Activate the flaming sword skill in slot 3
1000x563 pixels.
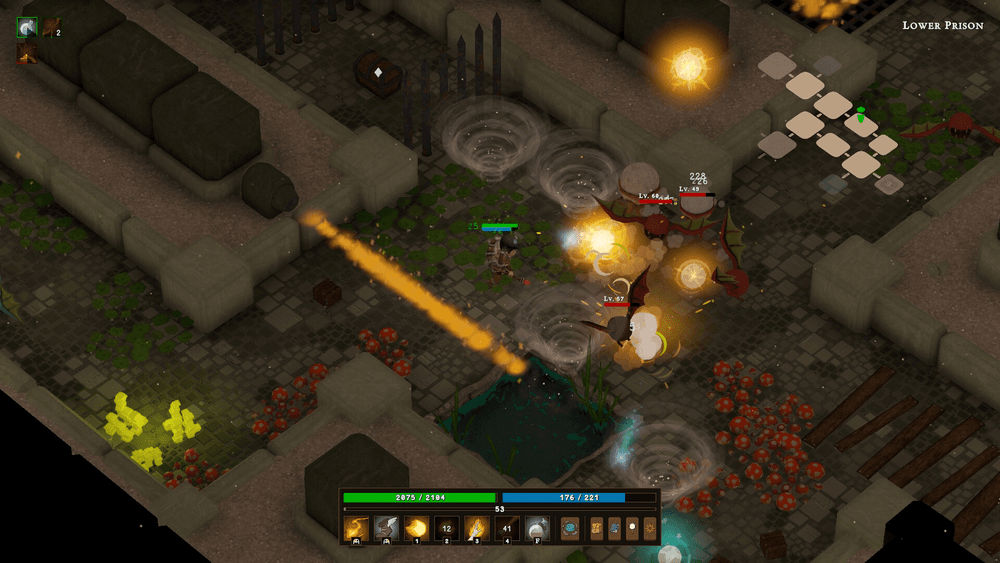click(x=477, y=527)
